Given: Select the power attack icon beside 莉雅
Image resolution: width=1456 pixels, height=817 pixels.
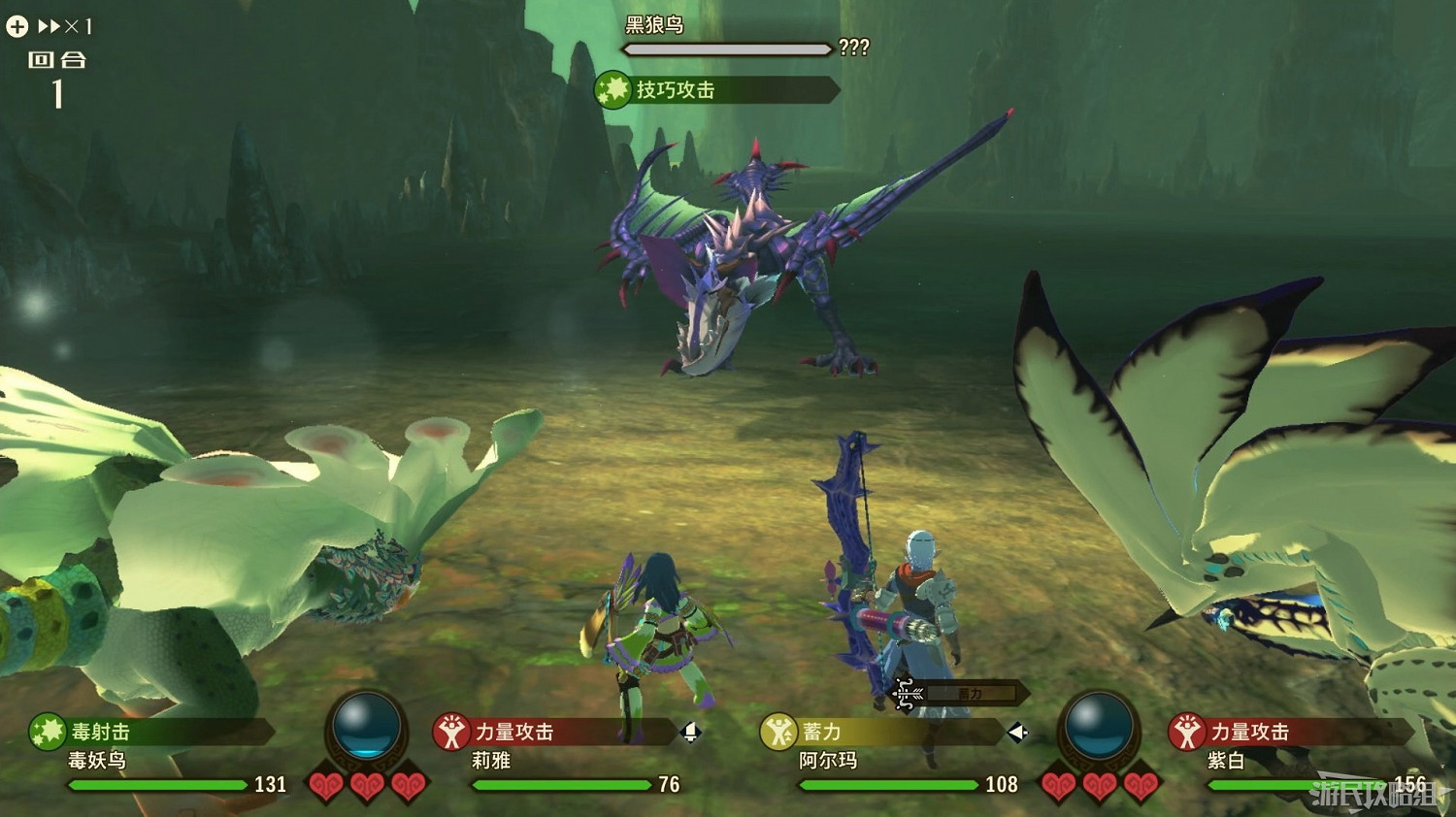Looking at the screenshot, I should coord(451,733).
